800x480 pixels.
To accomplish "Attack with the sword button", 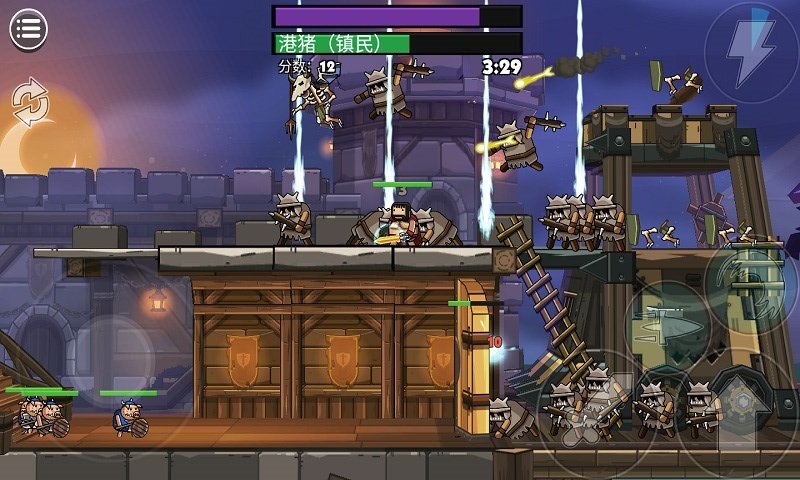I will pos(669,324).
